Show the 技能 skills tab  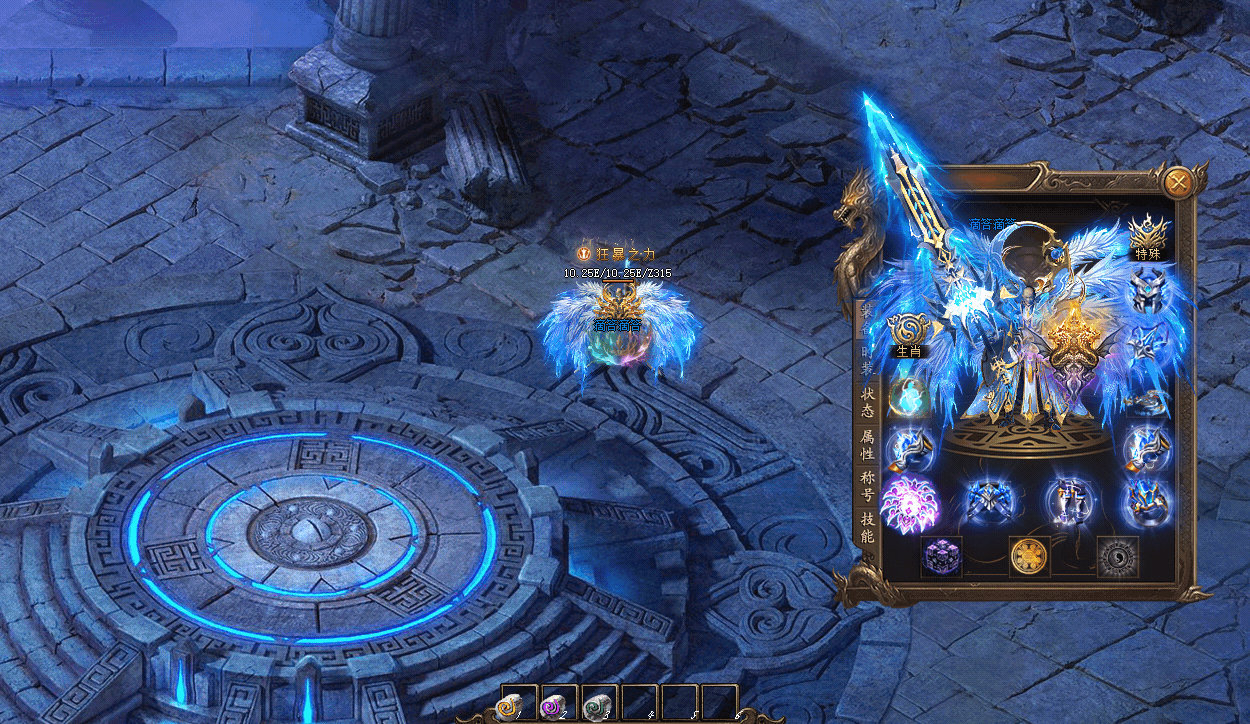[x=867, y=527]
